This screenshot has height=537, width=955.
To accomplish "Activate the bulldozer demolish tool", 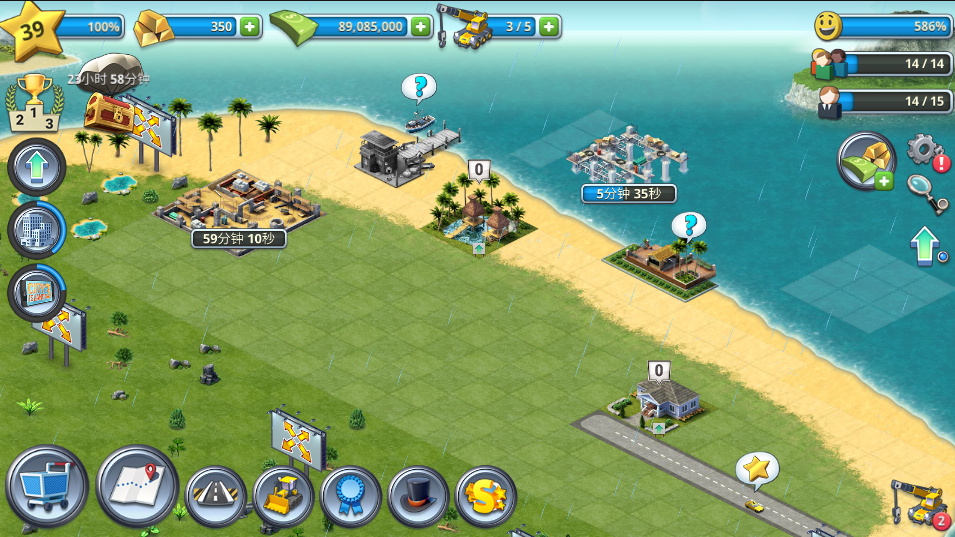I will click(x=283, y=496).
